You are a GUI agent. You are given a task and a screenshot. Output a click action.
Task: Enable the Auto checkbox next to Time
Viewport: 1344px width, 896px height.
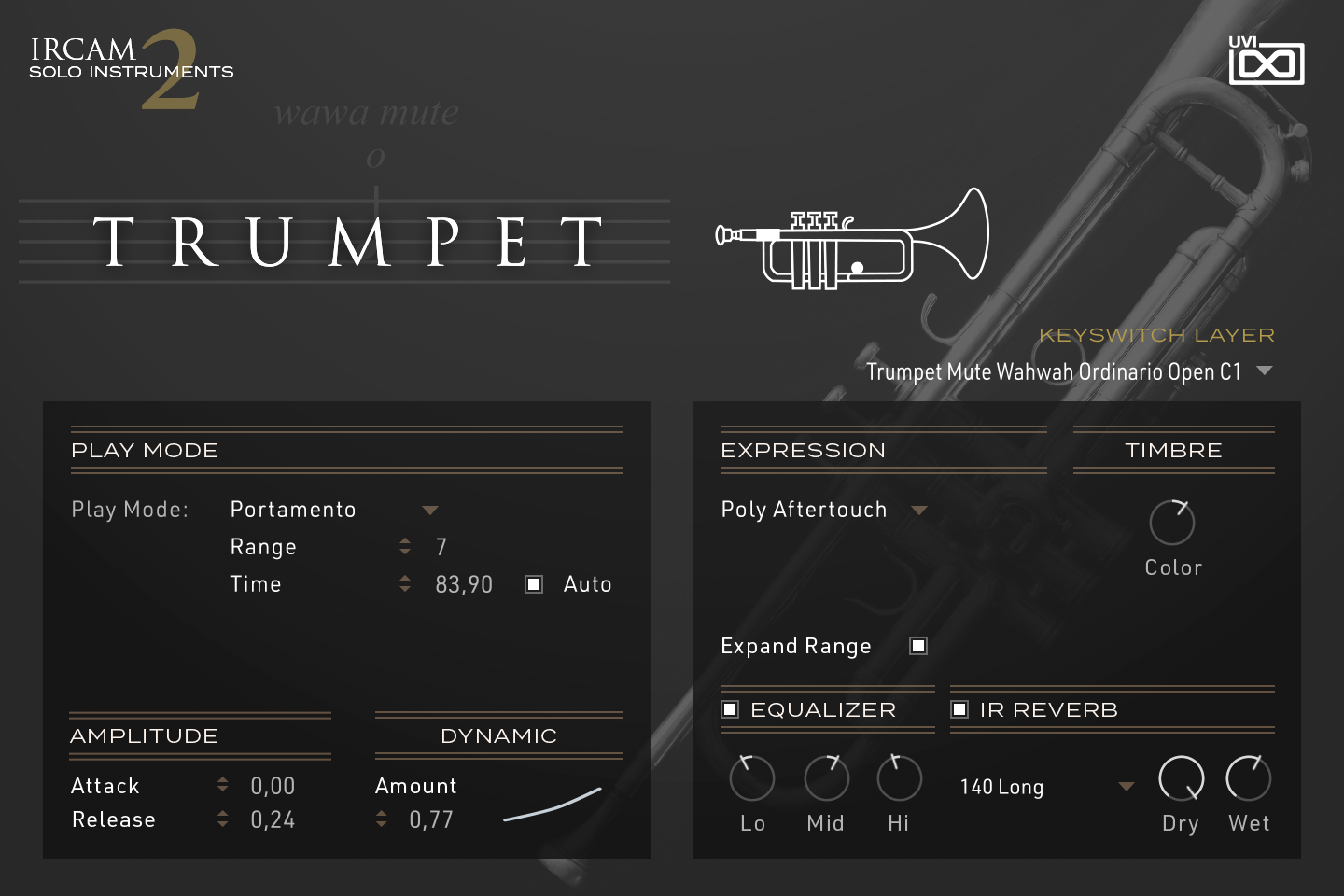pyautogui.click(x=533, y=583)
